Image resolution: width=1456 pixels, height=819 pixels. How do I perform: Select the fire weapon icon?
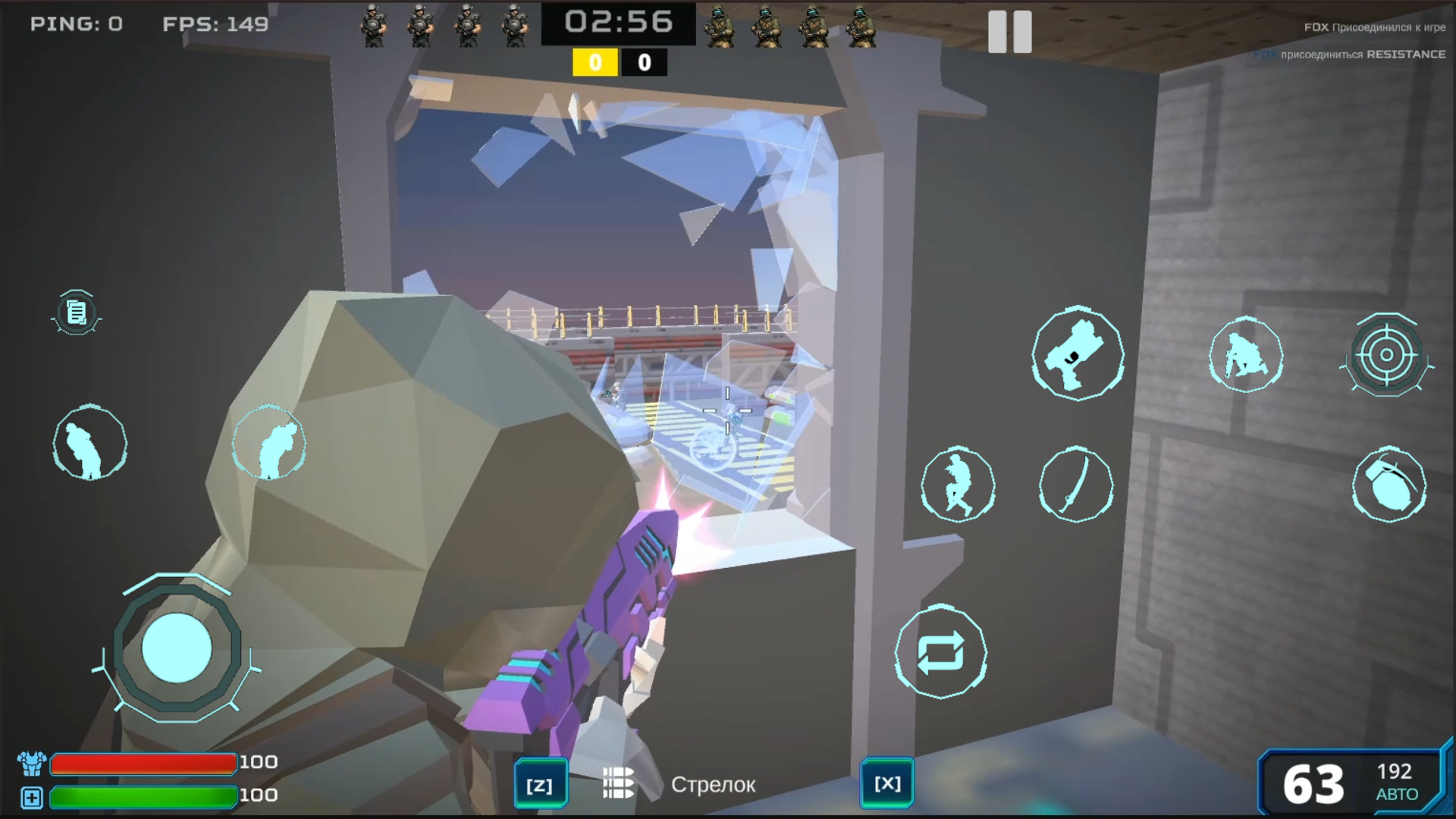point(1077,356)
